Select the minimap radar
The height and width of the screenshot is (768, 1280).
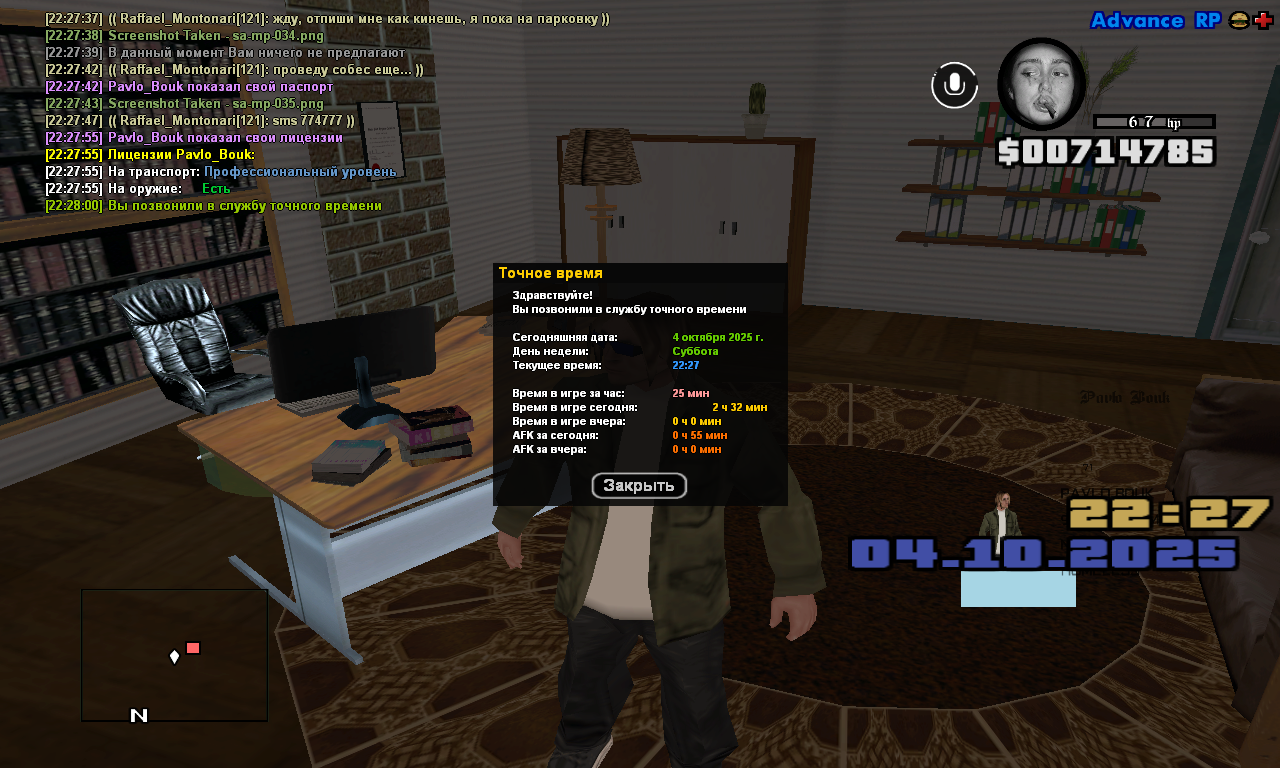tap(174, 655)
